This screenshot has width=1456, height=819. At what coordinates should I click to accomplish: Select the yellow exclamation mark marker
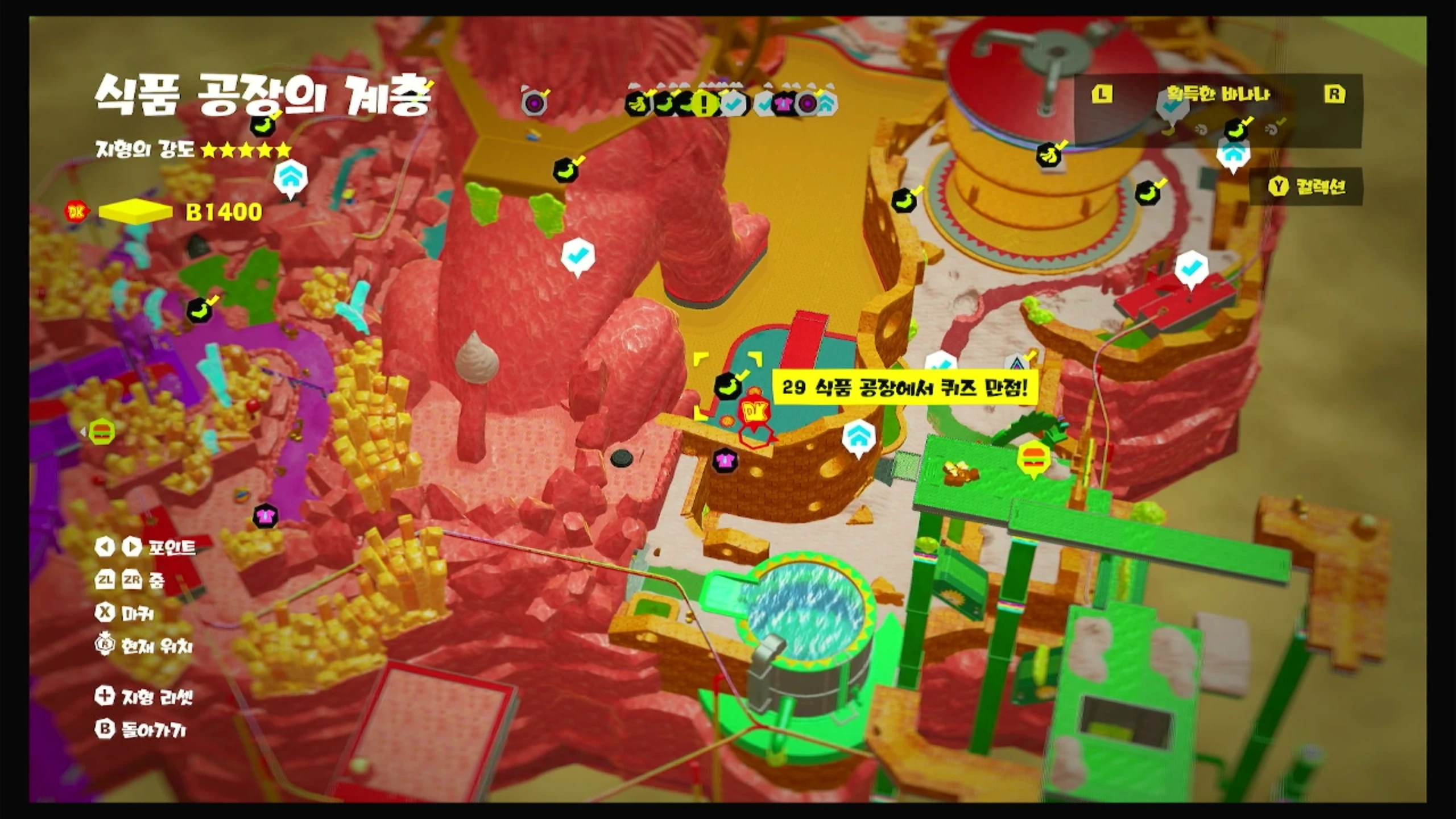[705, 104]
